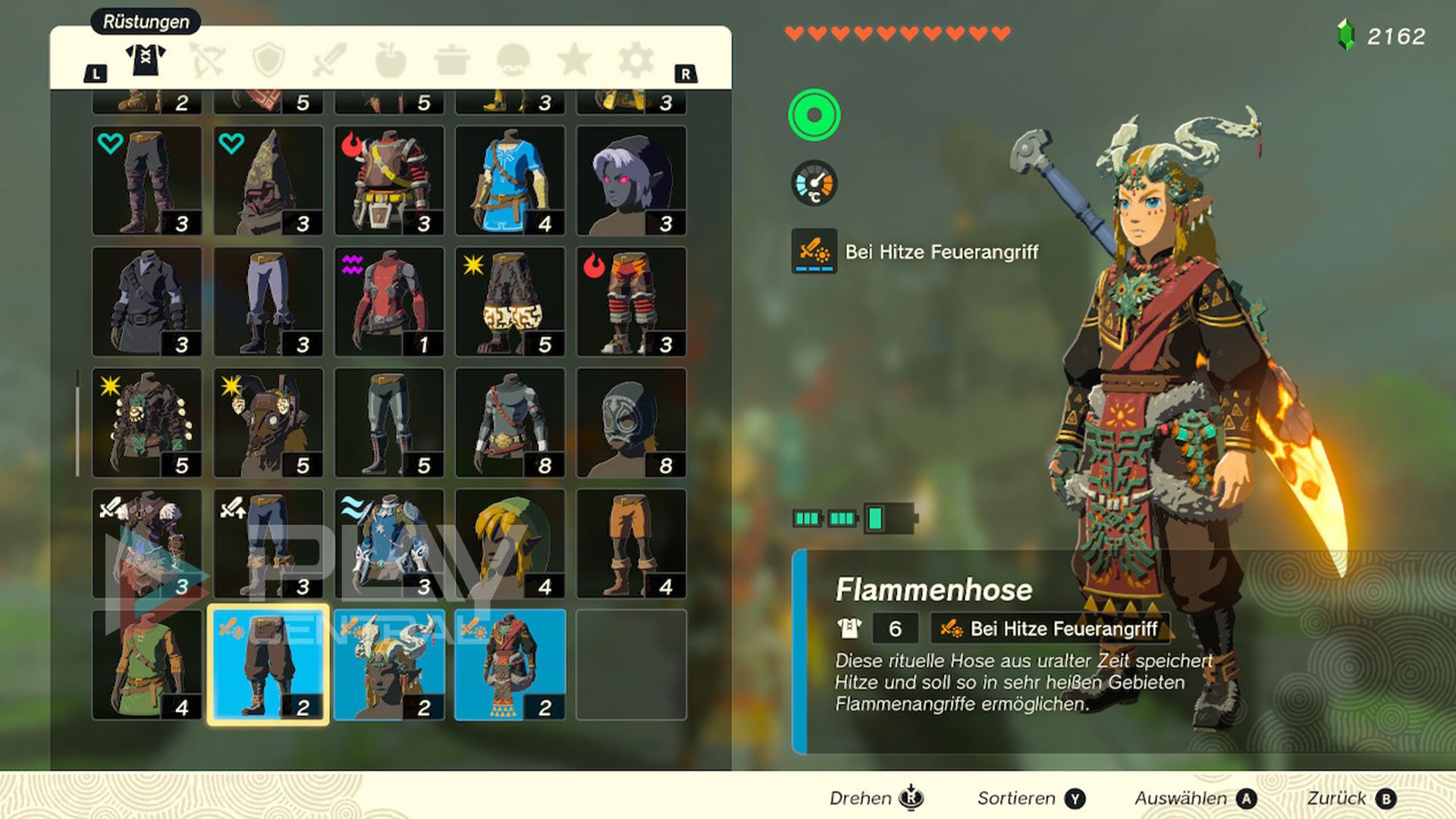The height and width of the screenshot is (819, 1456).
Task: Open the gear system settings tab
Action: click(x=635, y=61)
